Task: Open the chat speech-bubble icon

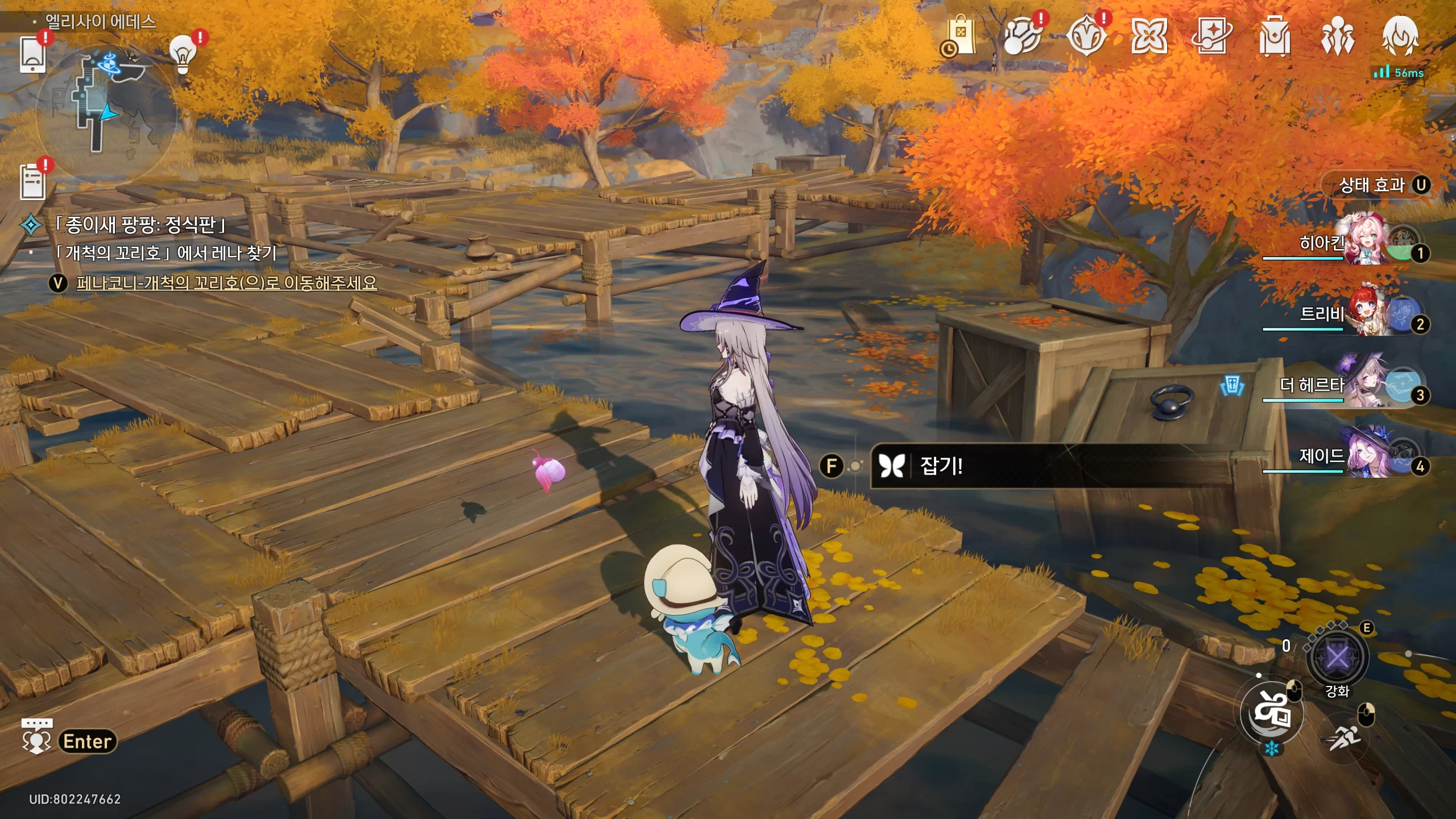Action: coord(36,736)
